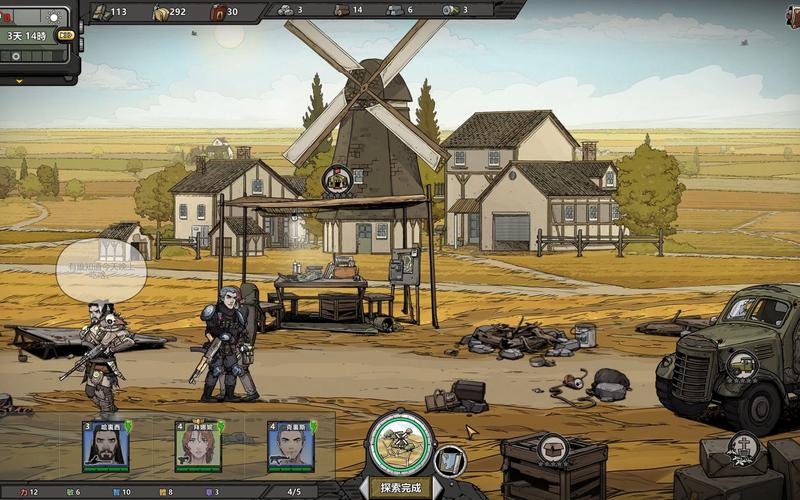Screen dimensions: 800x500
Task: Click the loot marker above the wooden crate
Action: 552,449
